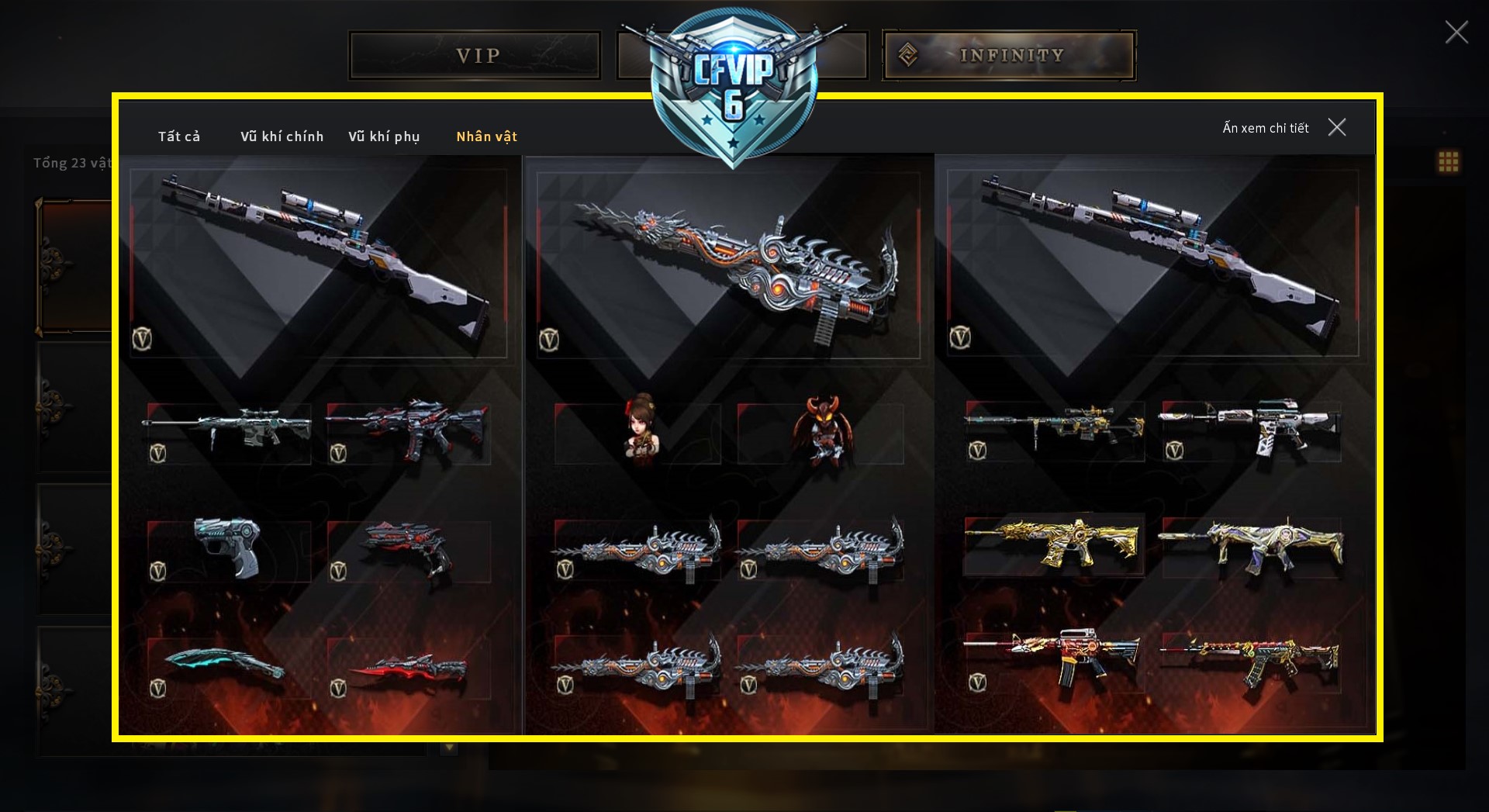This screenshot has width=1489, height=812.
Task: Pick the red and black pistol
Action: coord(408,547)
